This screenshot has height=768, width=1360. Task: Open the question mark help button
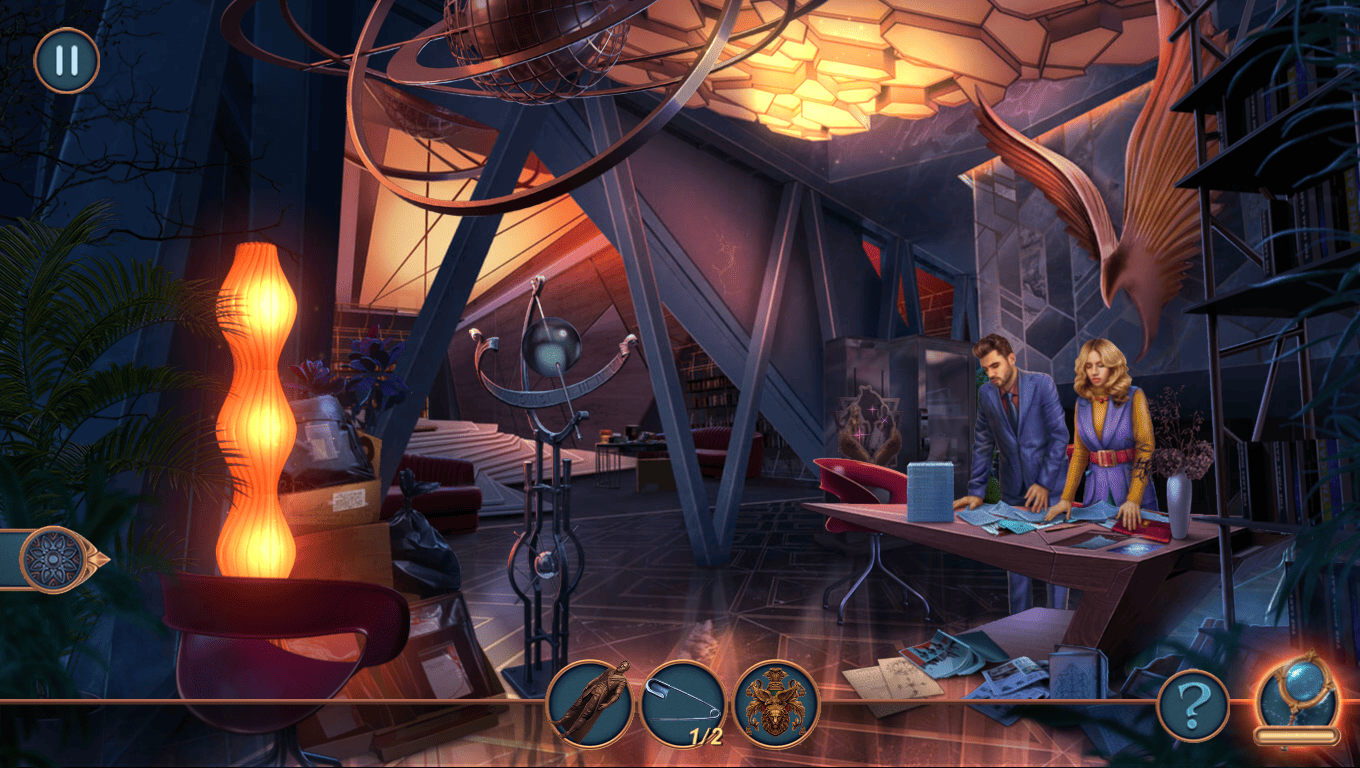click(x=1192, y=706)
